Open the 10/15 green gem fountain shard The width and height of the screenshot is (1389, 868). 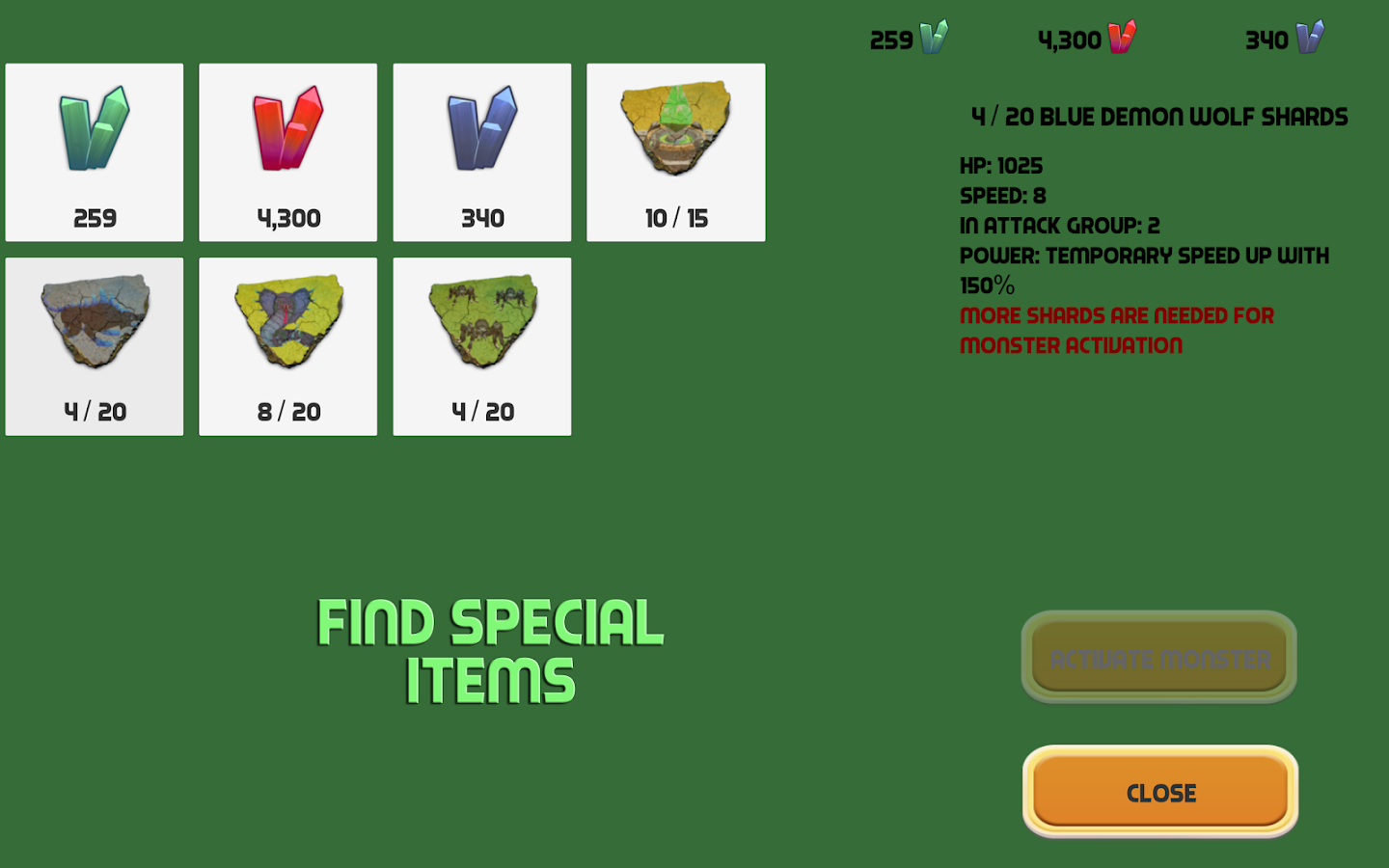coord(675,151)
